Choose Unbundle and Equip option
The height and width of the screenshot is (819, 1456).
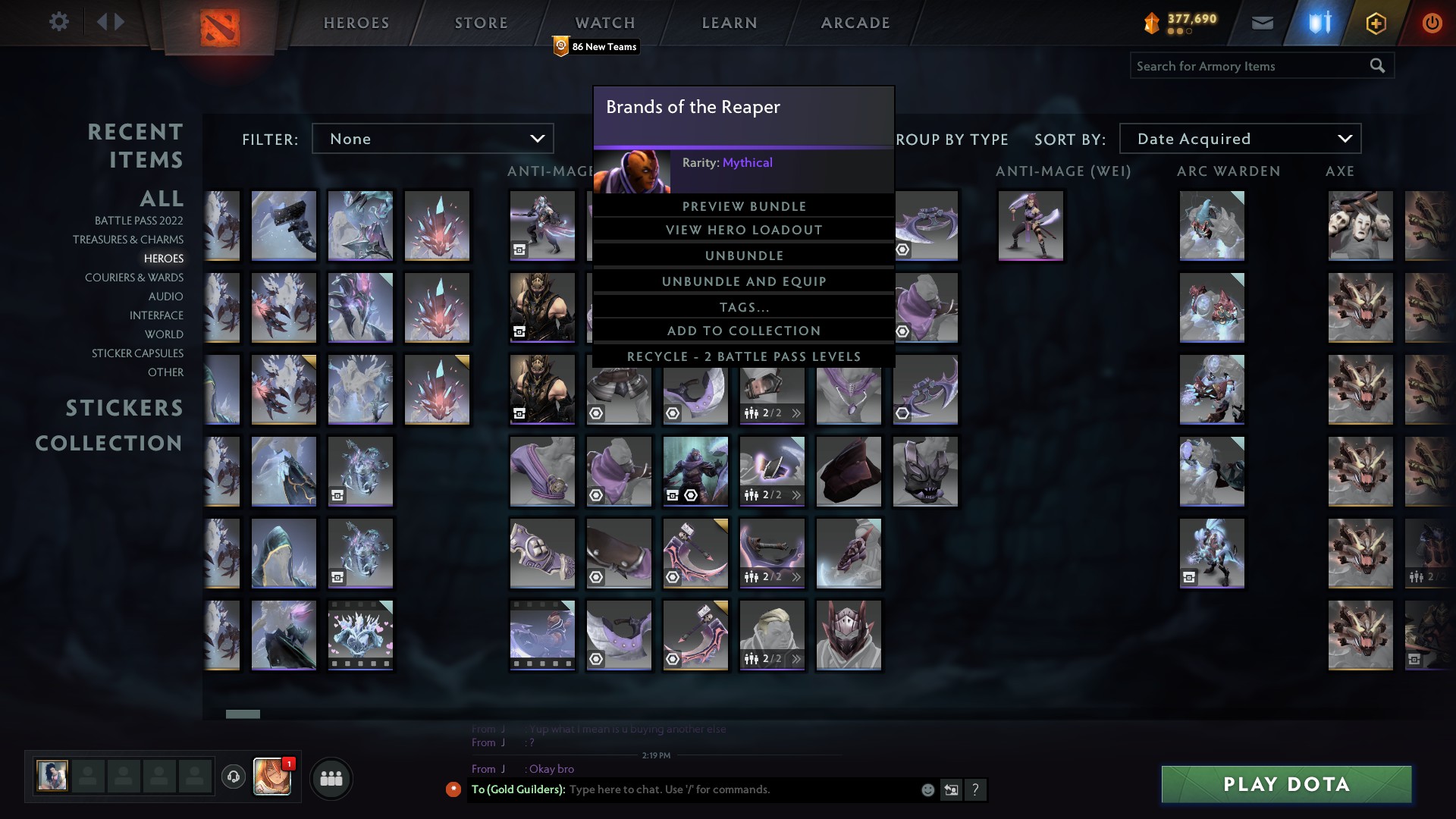click(743, 281)
